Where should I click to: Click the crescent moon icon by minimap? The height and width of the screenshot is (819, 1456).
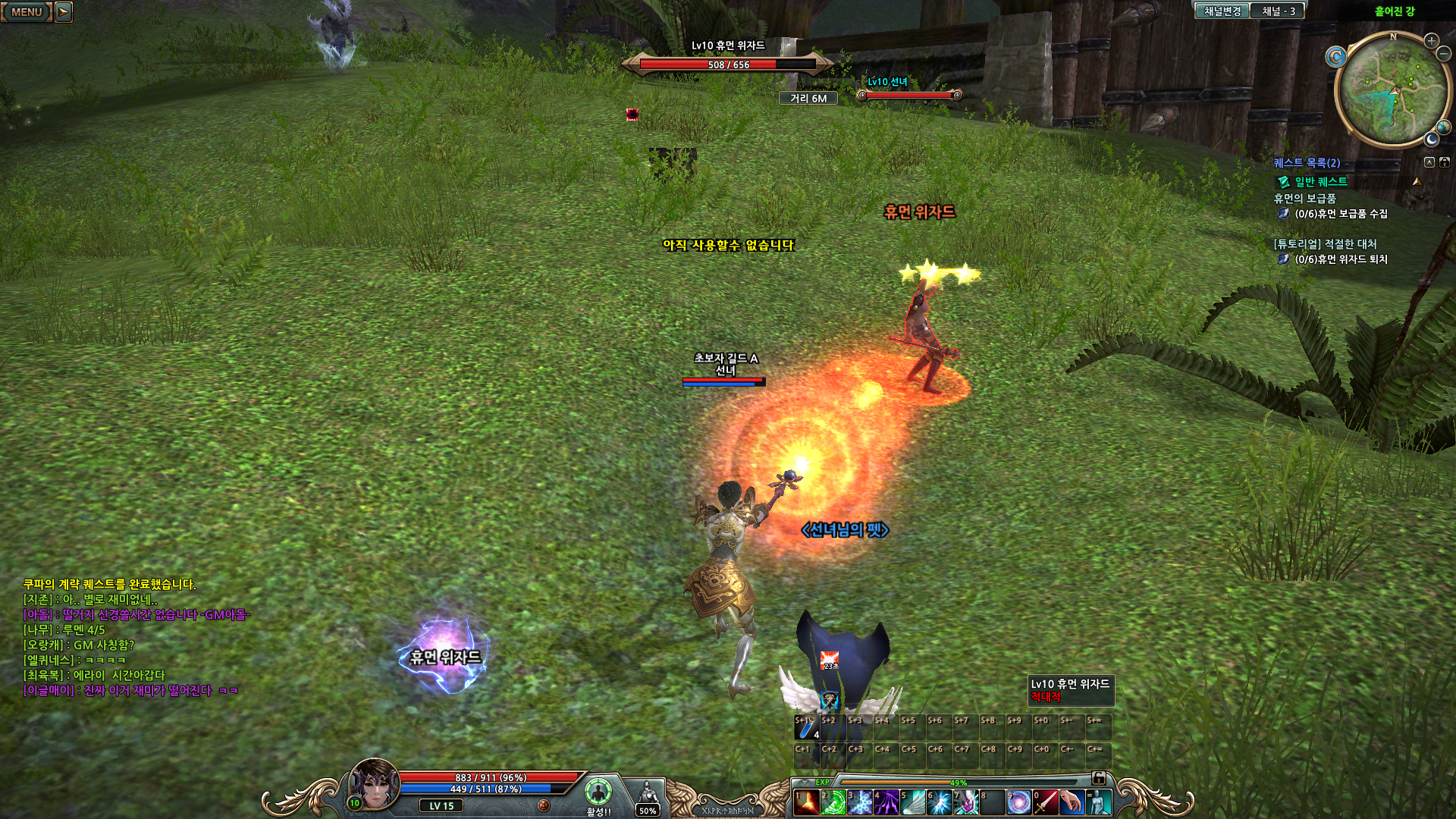(x=1431, y=140)
